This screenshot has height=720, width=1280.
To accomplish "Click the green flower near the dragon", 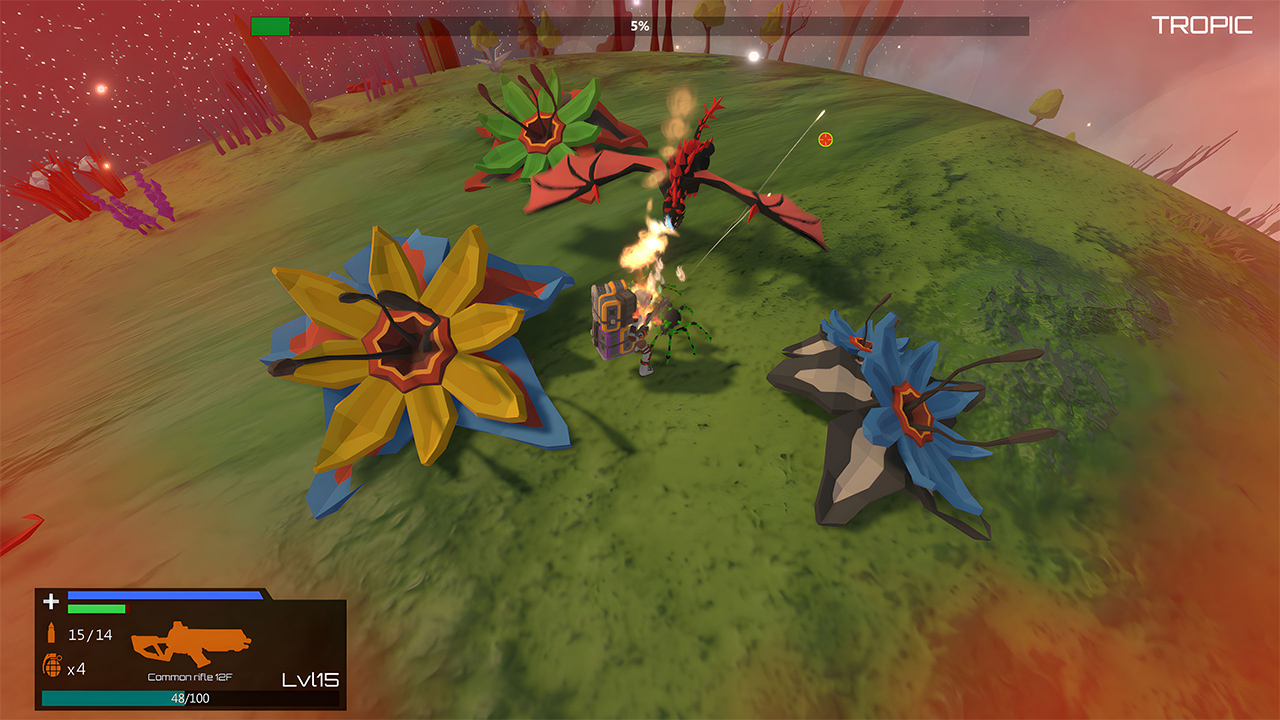I will (540, 130).
